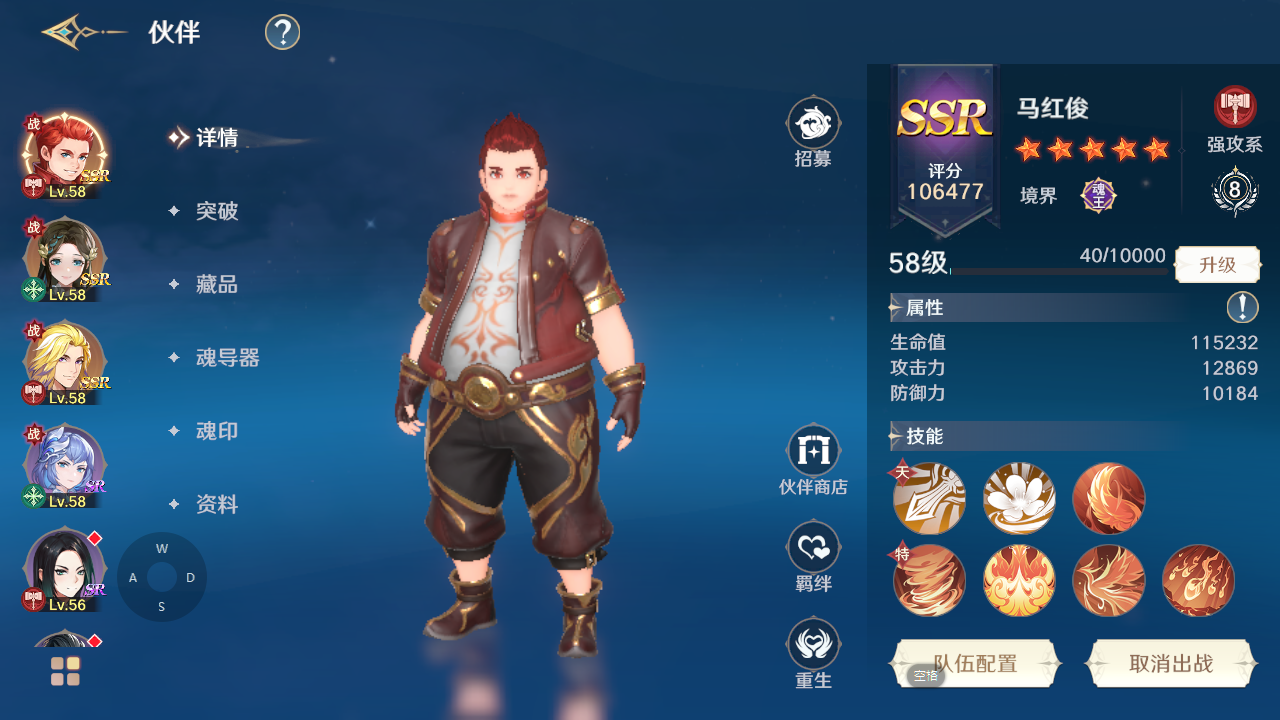Open the question mark help button
The height and width of the screenshot is (720, 1280).
(x=283, y=33)
